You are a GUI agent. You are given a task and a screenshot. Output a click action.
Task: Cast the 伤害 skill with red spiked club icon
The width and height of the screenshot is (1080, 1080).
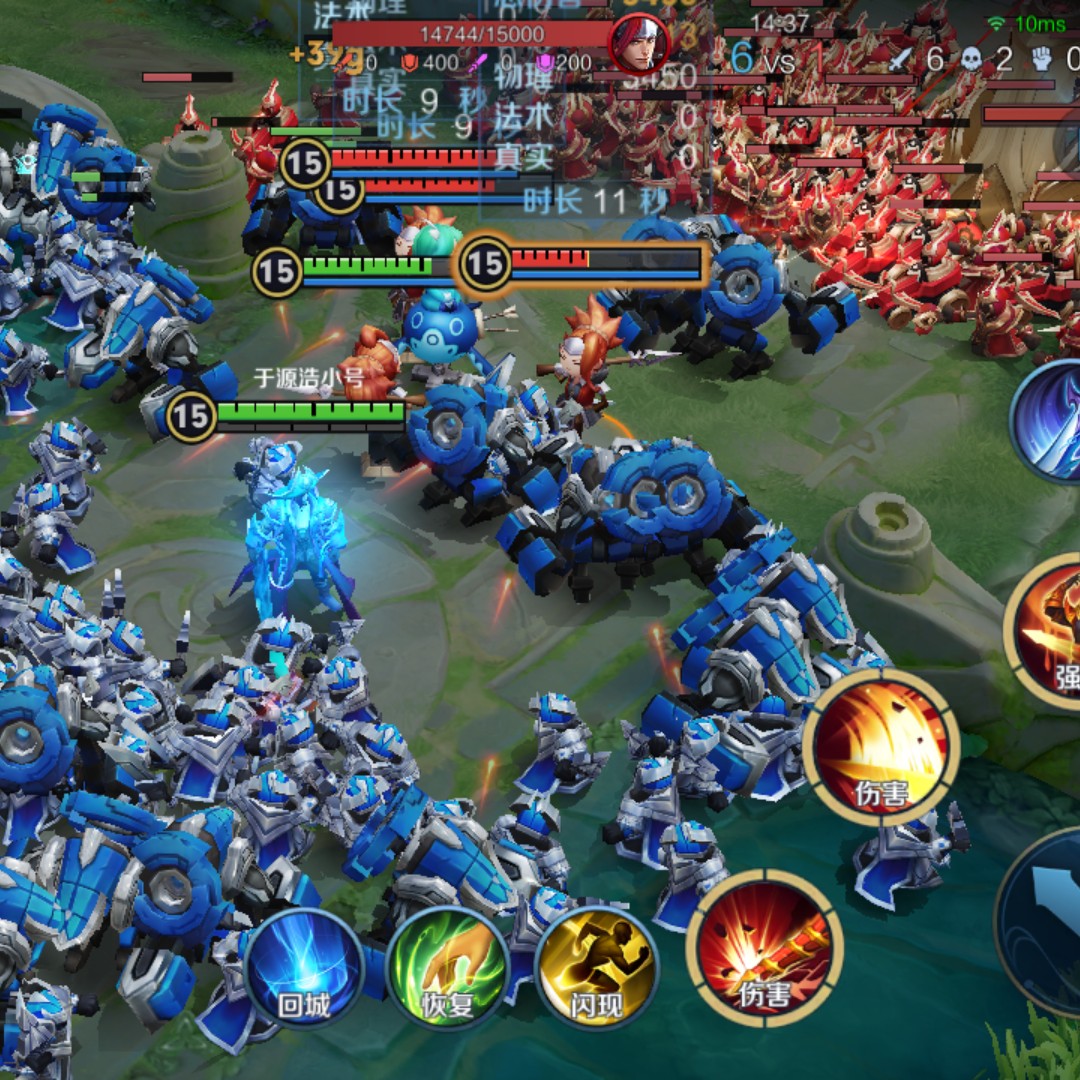tap(765, 947)
